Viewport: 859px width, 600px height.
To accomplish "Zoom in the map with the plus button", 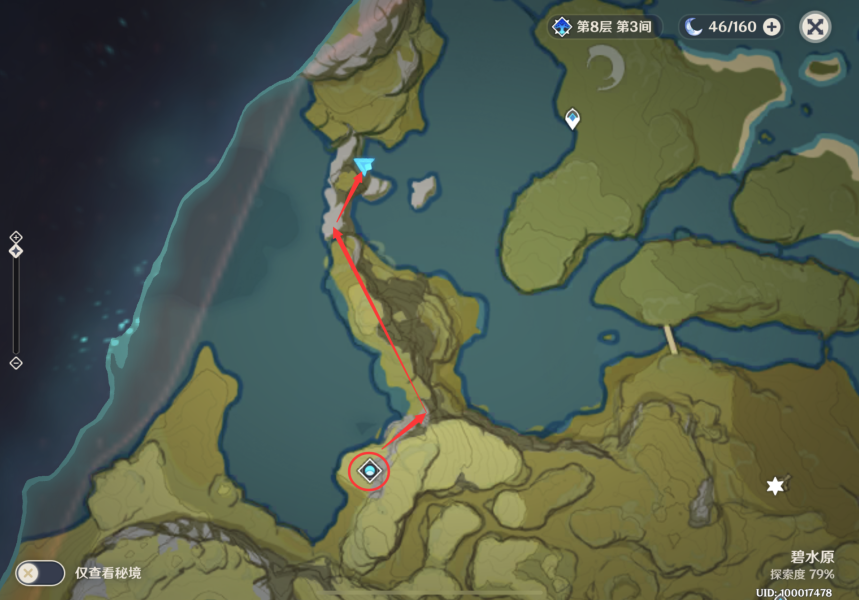I will [x=16, y=237].
